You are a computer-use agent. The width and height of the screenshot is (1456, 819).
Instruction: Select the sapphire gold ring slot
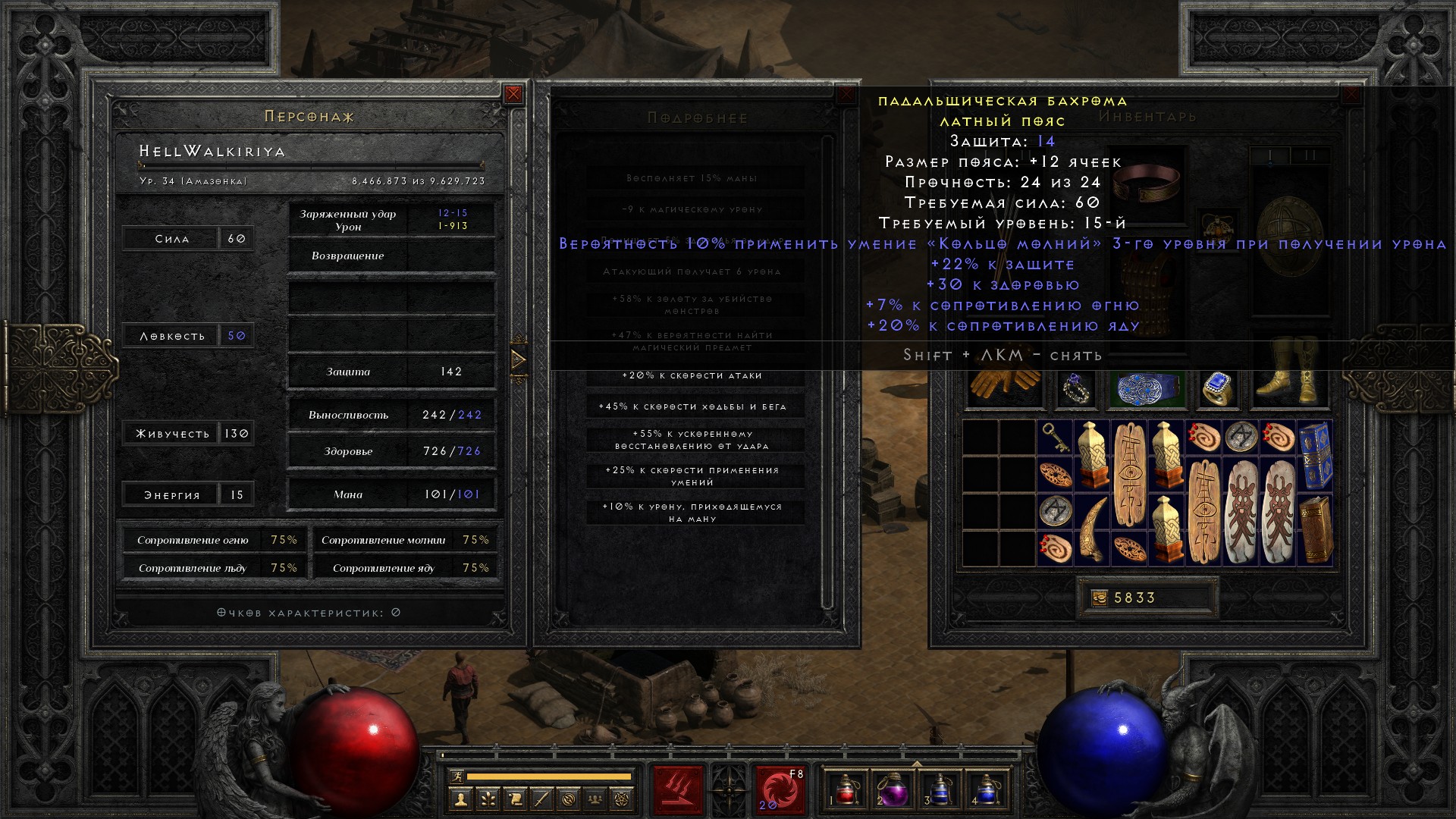pyautogui.click(x=1216, y=388)
